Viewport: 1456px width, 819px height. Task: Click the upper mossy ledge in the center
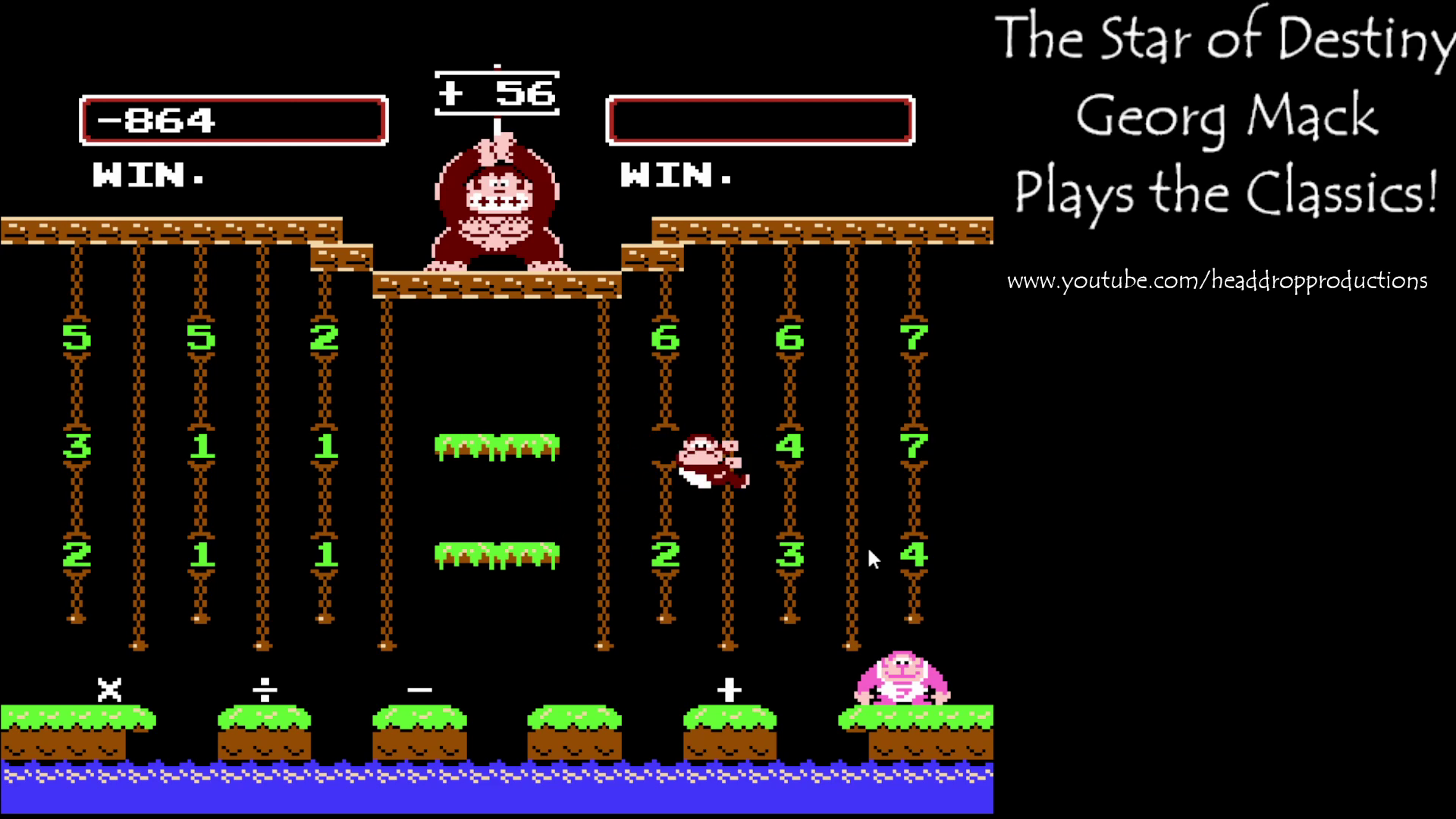click(497, 447)
